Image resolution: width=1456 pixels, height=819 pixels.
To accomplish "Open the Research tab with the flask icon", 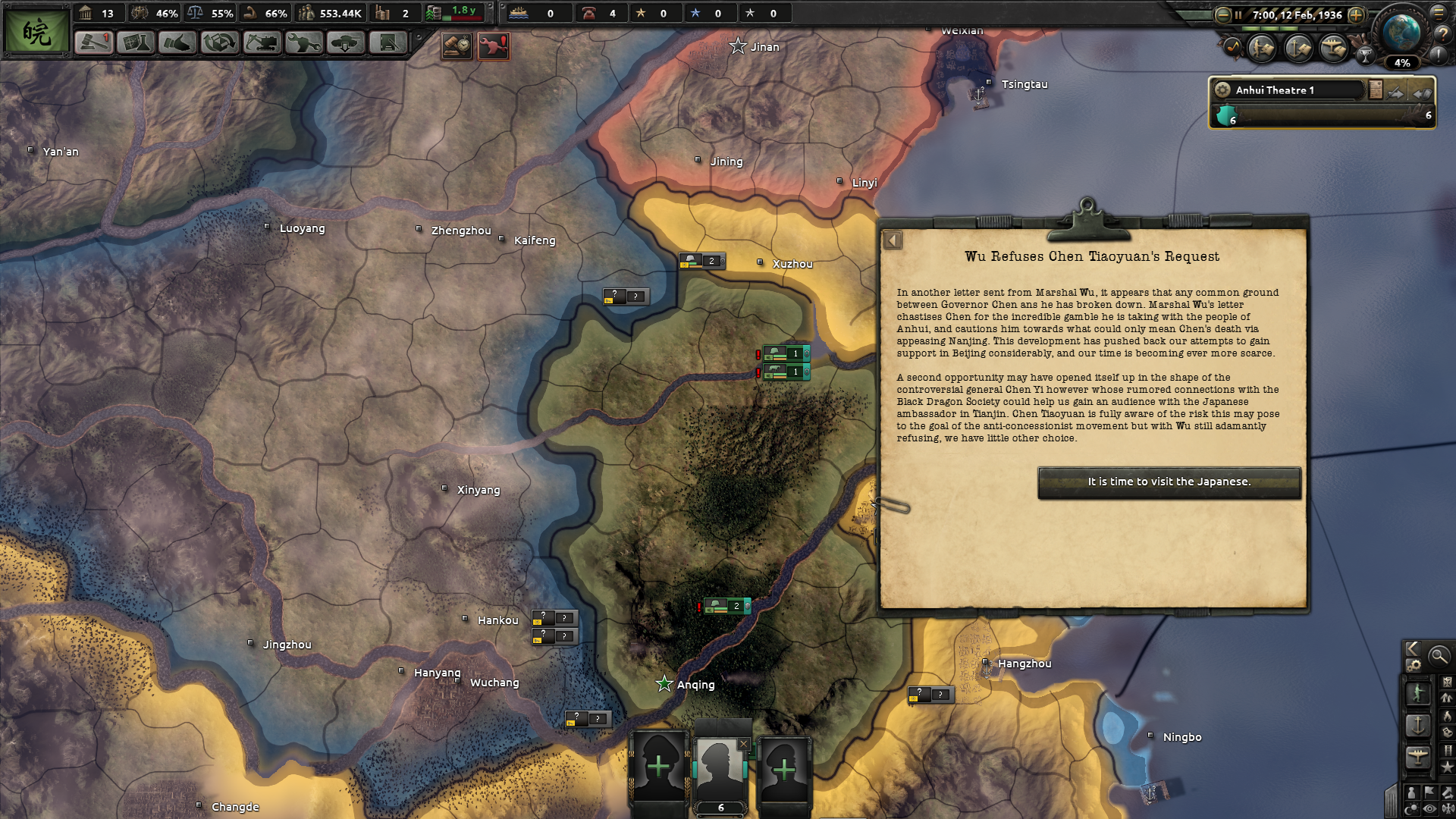I will click(x=136, y=43).
